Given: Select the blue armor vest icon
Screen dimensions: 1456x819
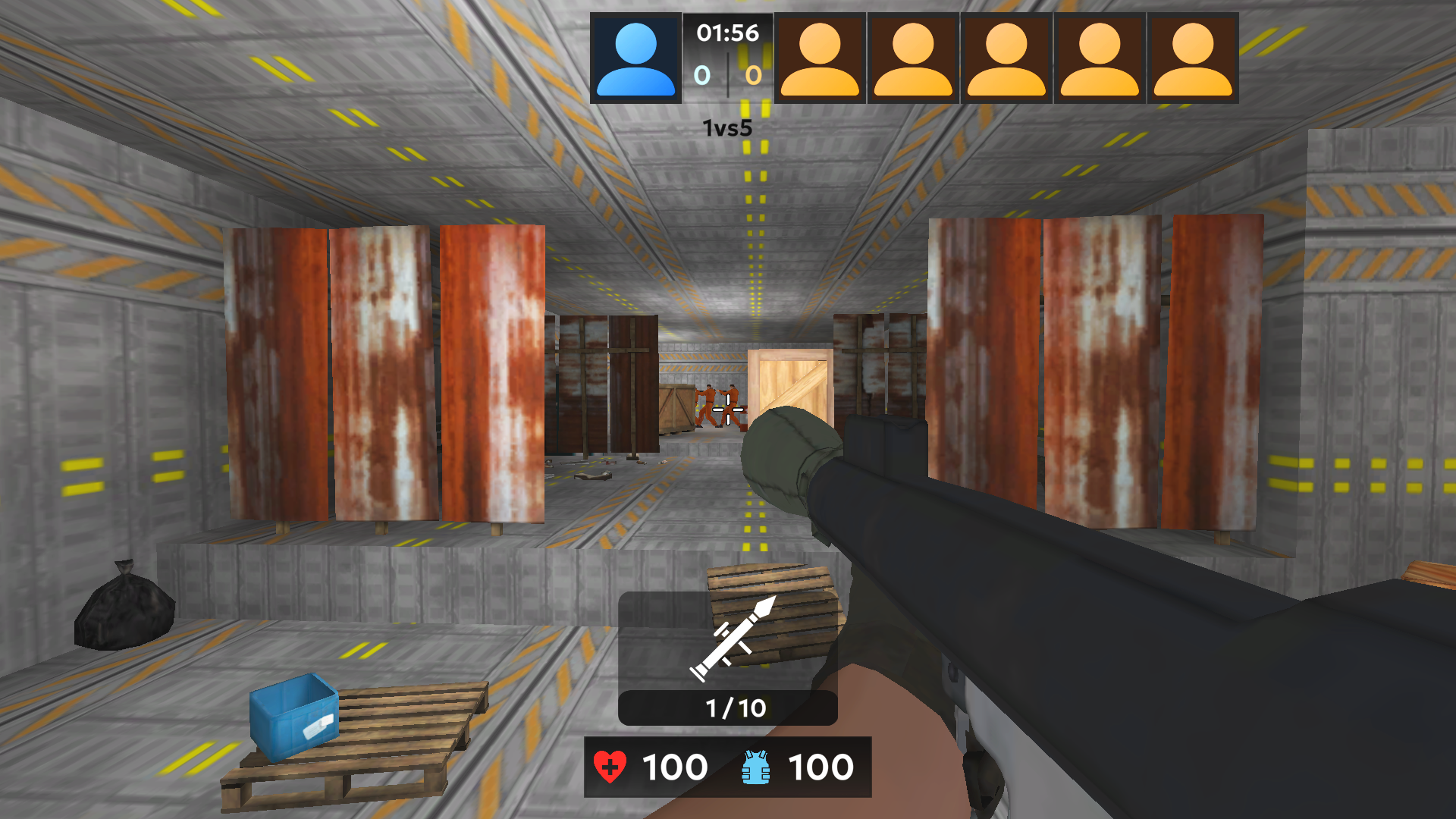Looking at the screenshot, I should coord(754,767).
